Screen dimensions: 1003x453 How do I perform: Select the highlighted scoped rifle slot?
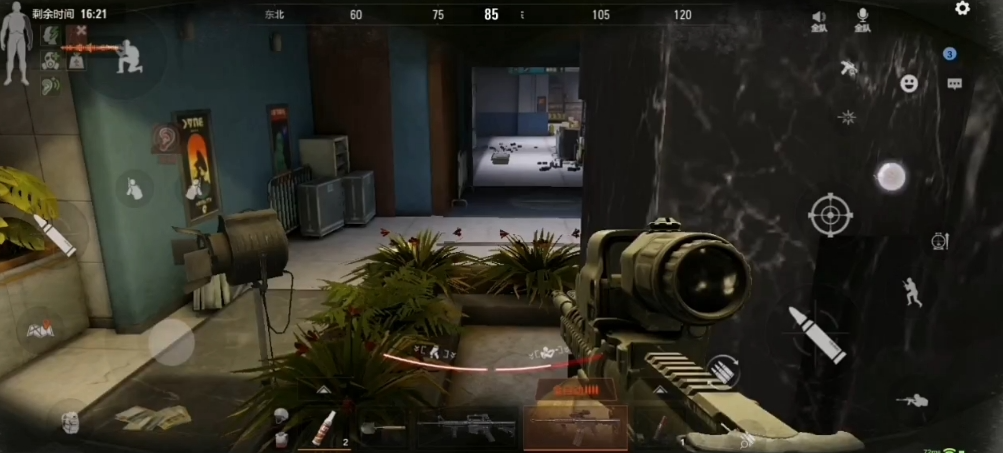click(575, 427)
